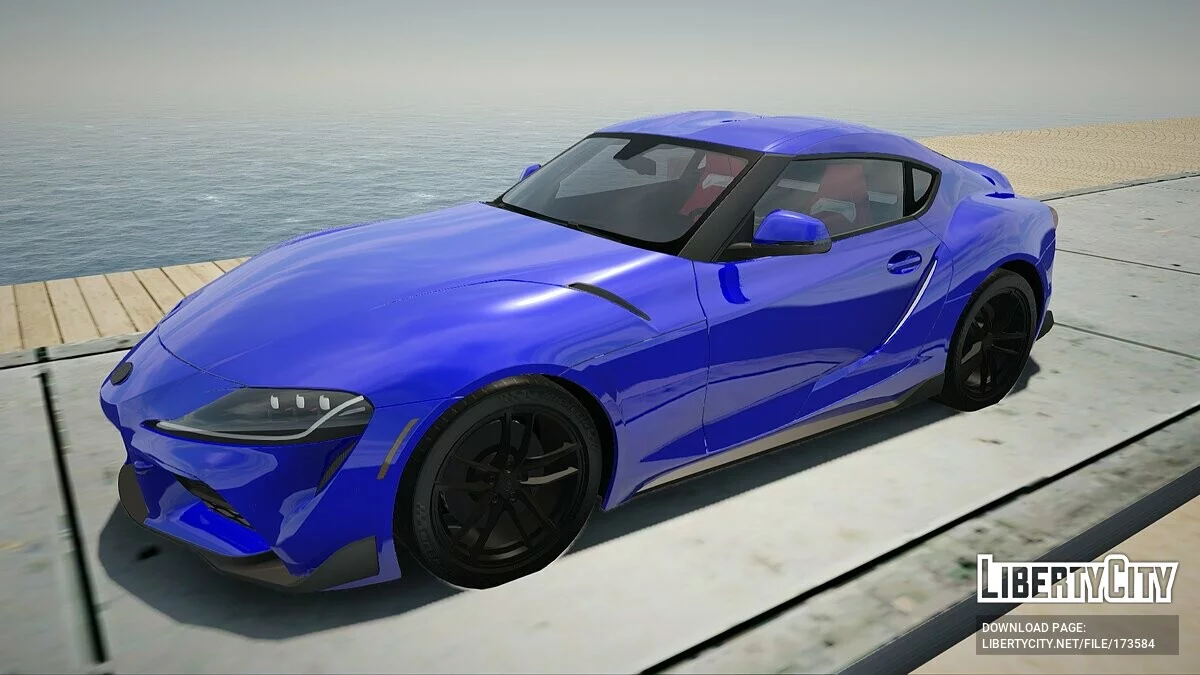Click the LibertyCity watermark logo
The height and width of the screenshot is (675, 1200).
pyautogui.click(x=1077, y=580)
